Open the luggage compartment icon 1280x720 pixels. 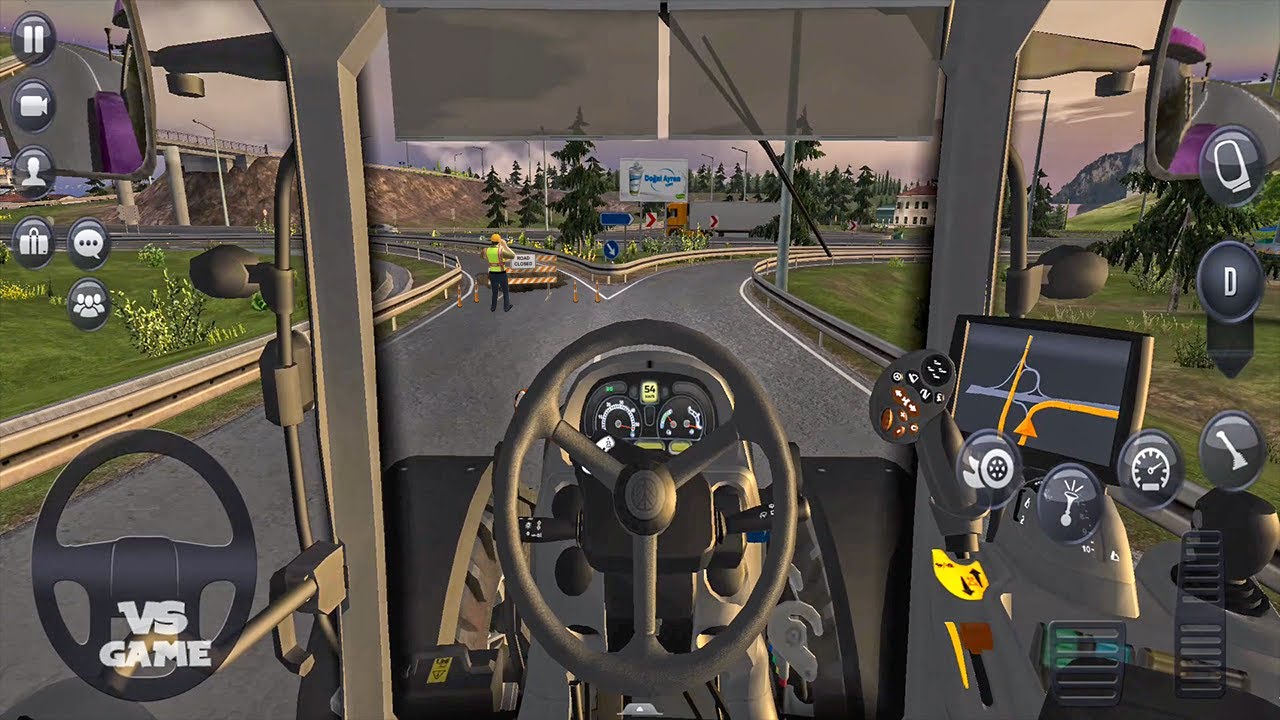(33, 242)
